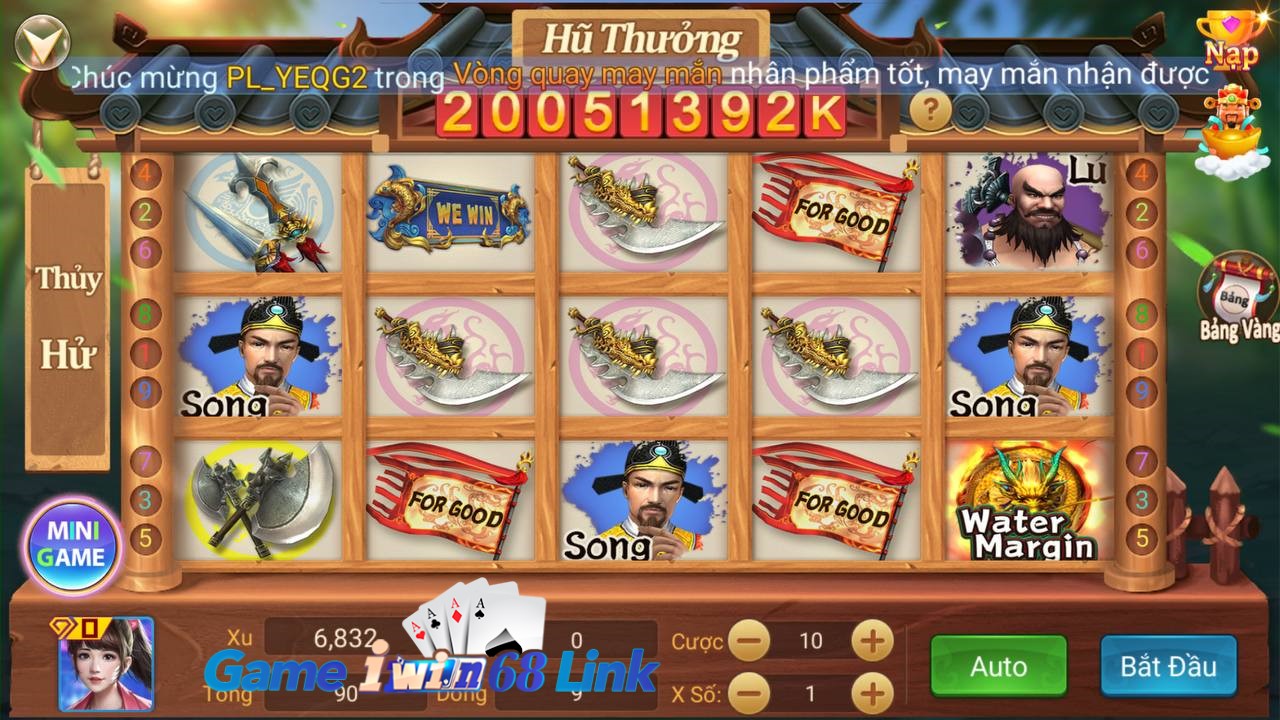This screenshot has height=720, width=1280.
Task: Open the player avatar profile
Action: 107,663
